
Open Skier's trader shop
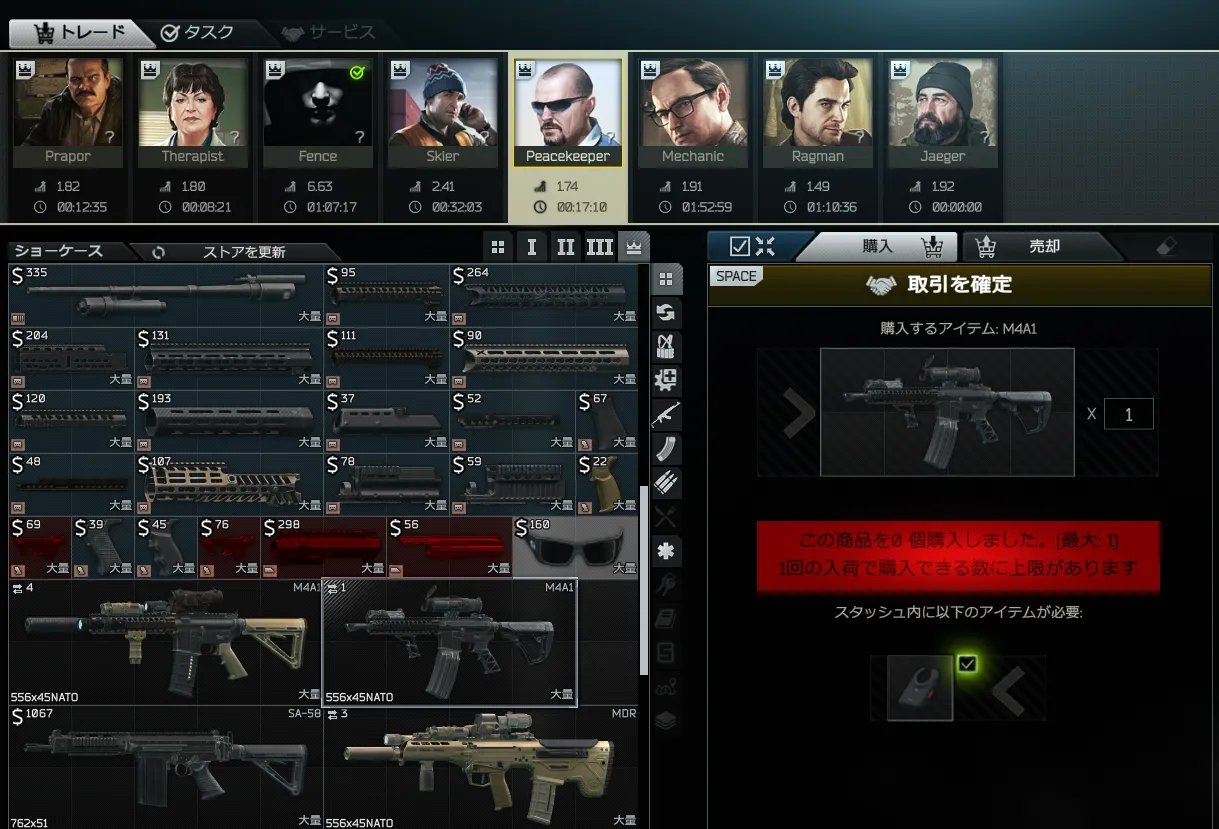tap(442, 111)
